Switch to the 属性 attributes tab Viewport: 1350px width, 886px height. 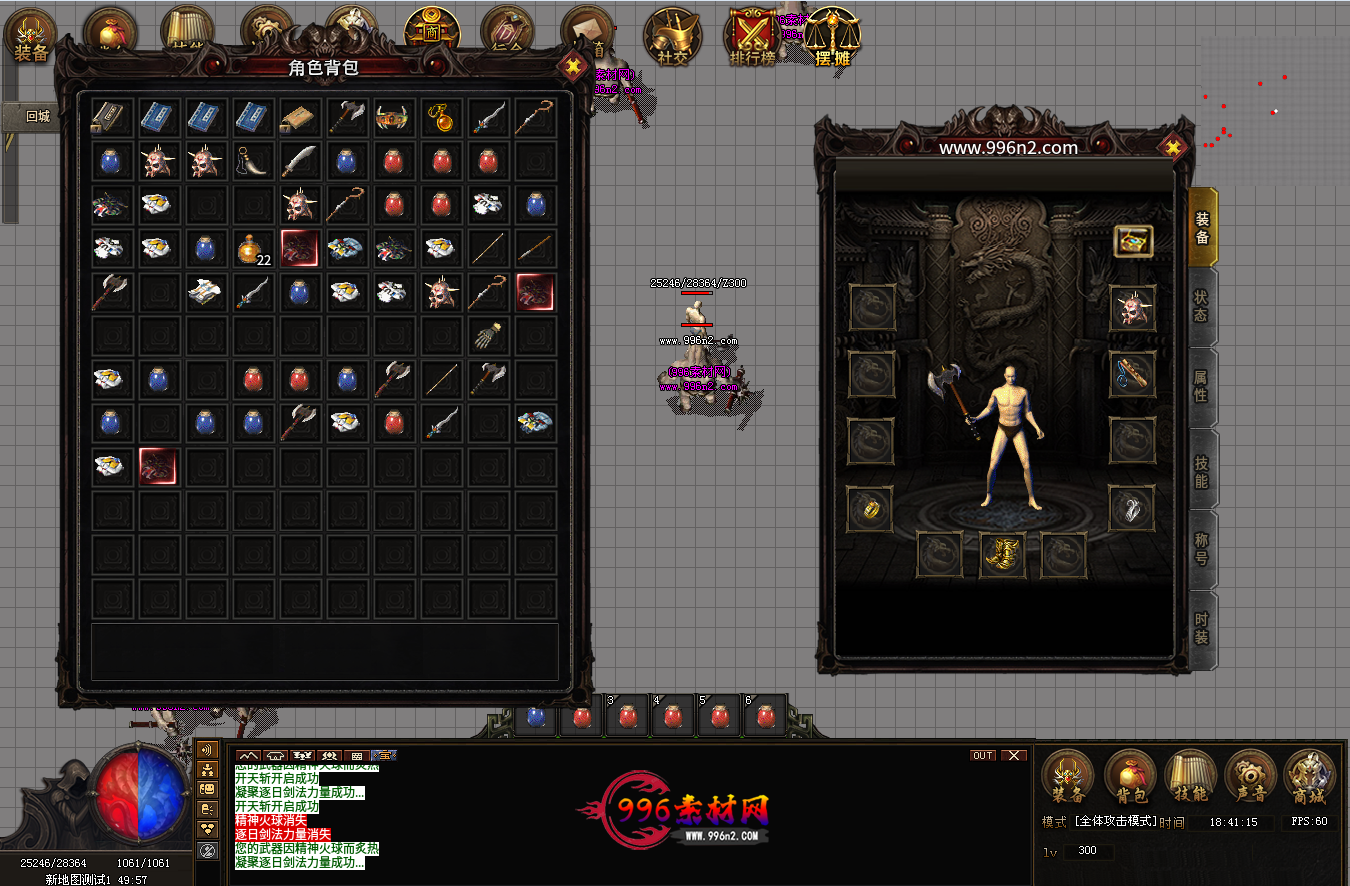[1201, 387]
